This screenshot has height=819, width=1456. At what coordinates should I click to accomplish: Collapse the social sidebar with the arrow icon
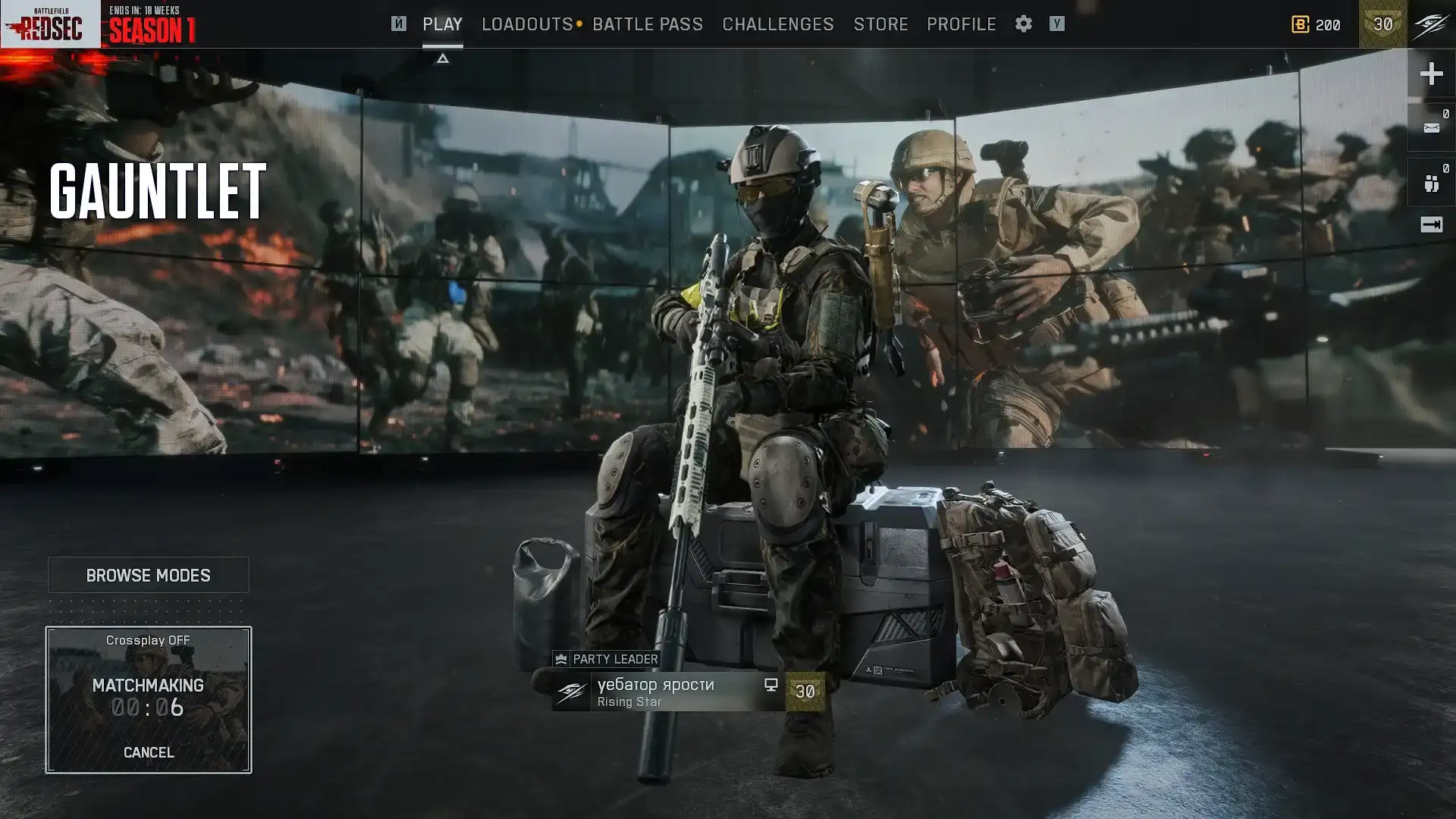pos(1431,224)
